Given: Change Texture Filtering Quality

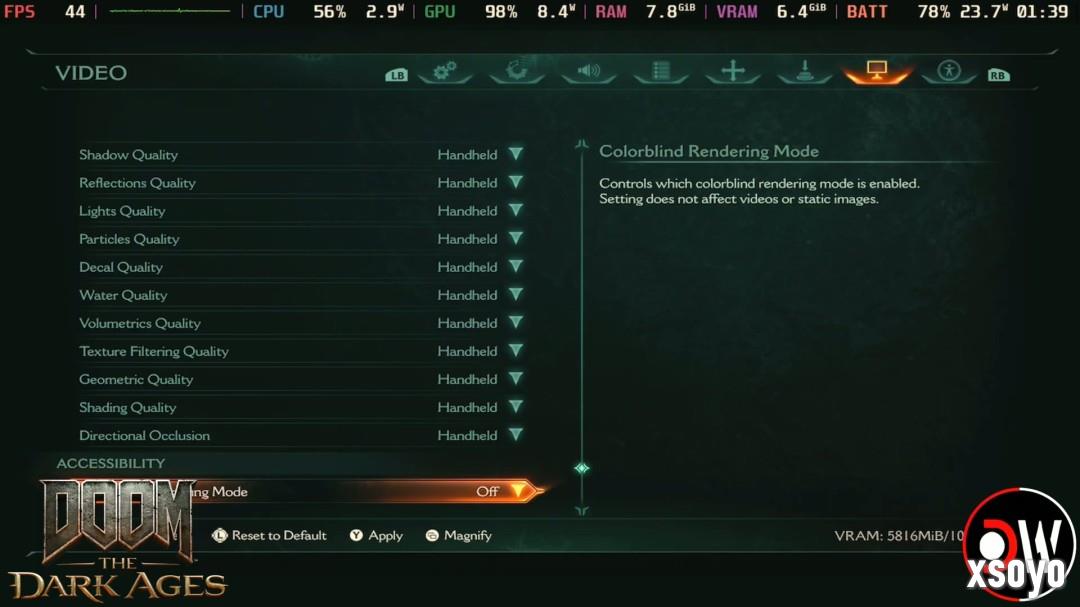Looking at the screenshot, I should [x=515, y=351].
